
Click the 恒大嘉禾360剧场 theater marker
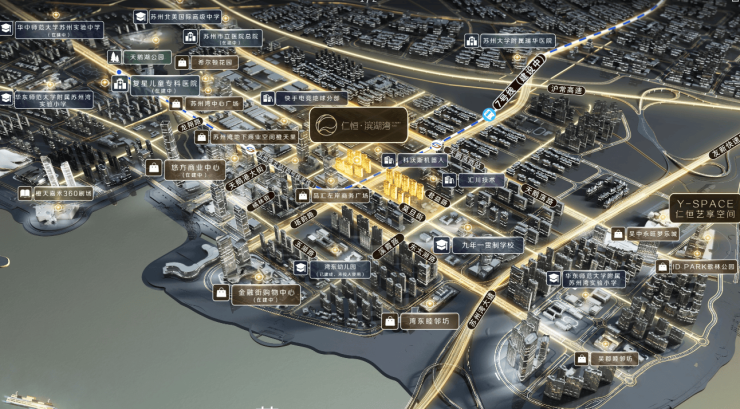(x=55, y=193)
